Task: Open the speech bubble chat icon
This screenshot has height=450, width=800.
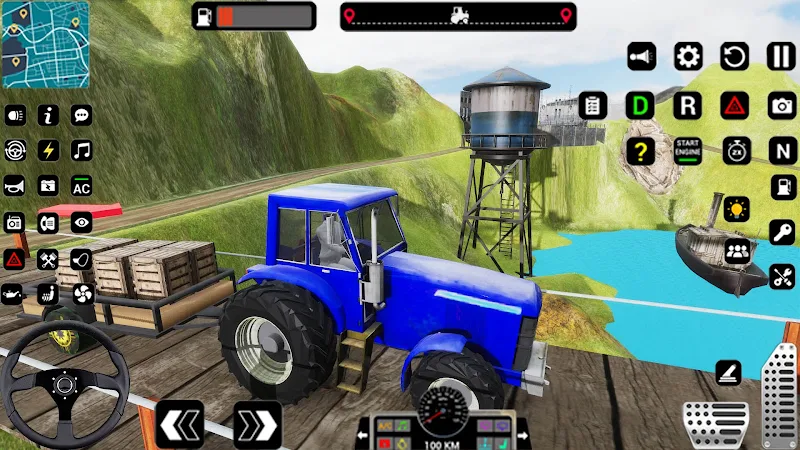Action: 81,114
